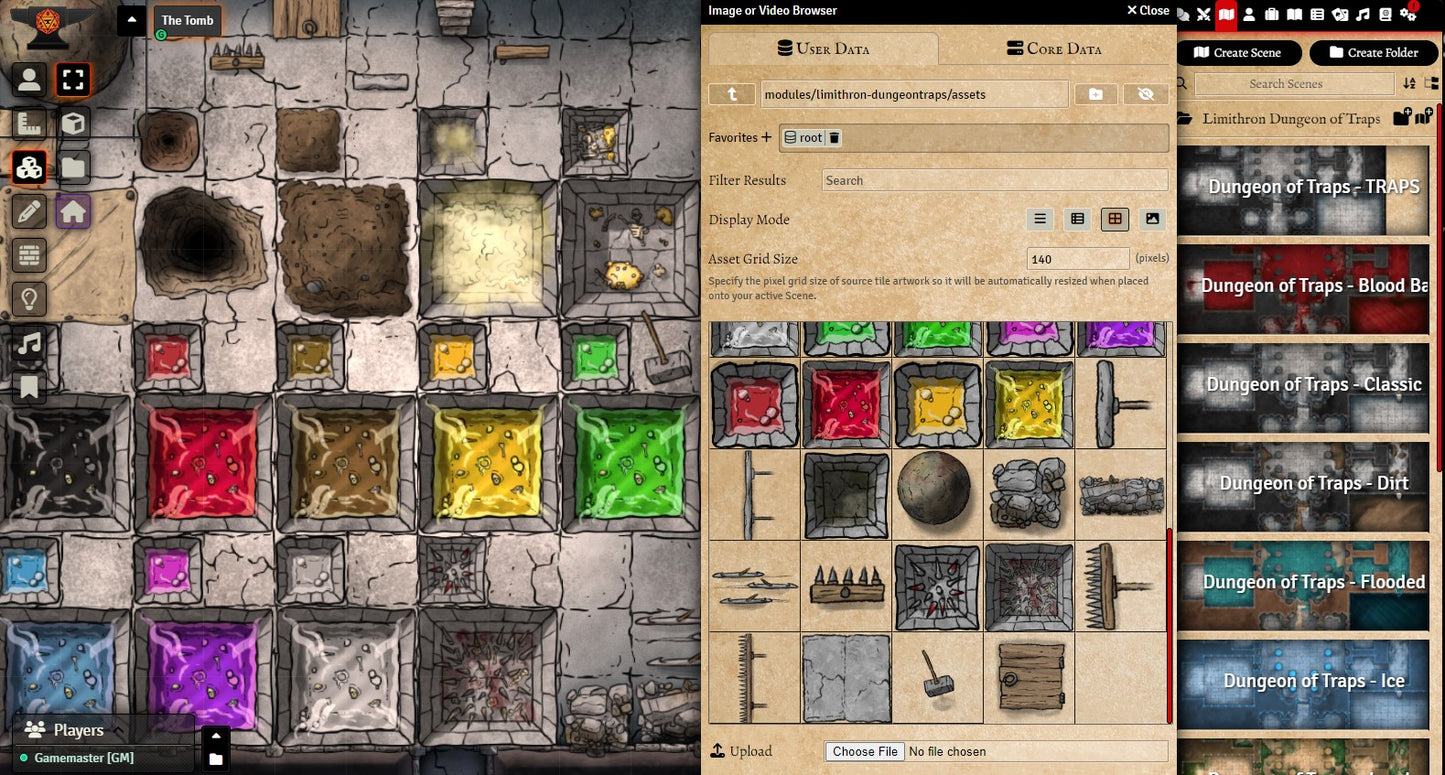
Task: Select the wooden trapdoor tile thumbnail
Action: pyautogui.click(x=1029, y=678)
